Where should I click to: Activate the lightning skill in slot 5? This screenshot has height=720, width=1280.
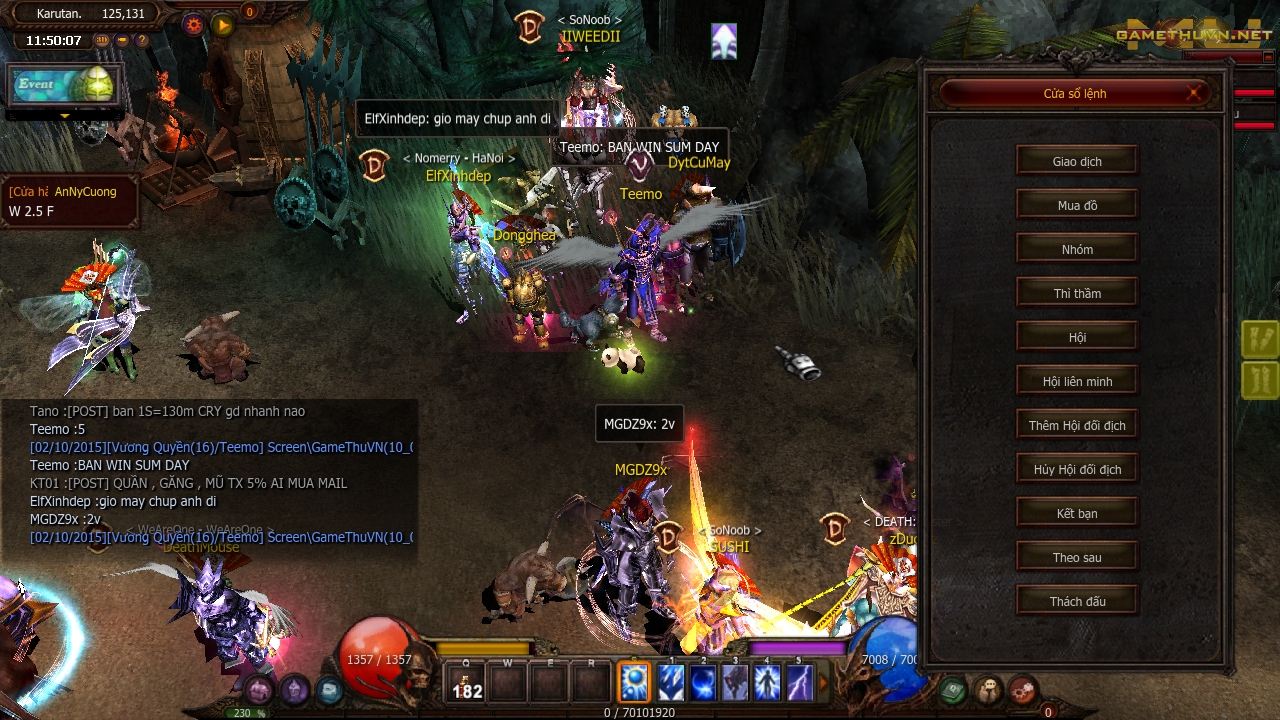pos(800,682)
